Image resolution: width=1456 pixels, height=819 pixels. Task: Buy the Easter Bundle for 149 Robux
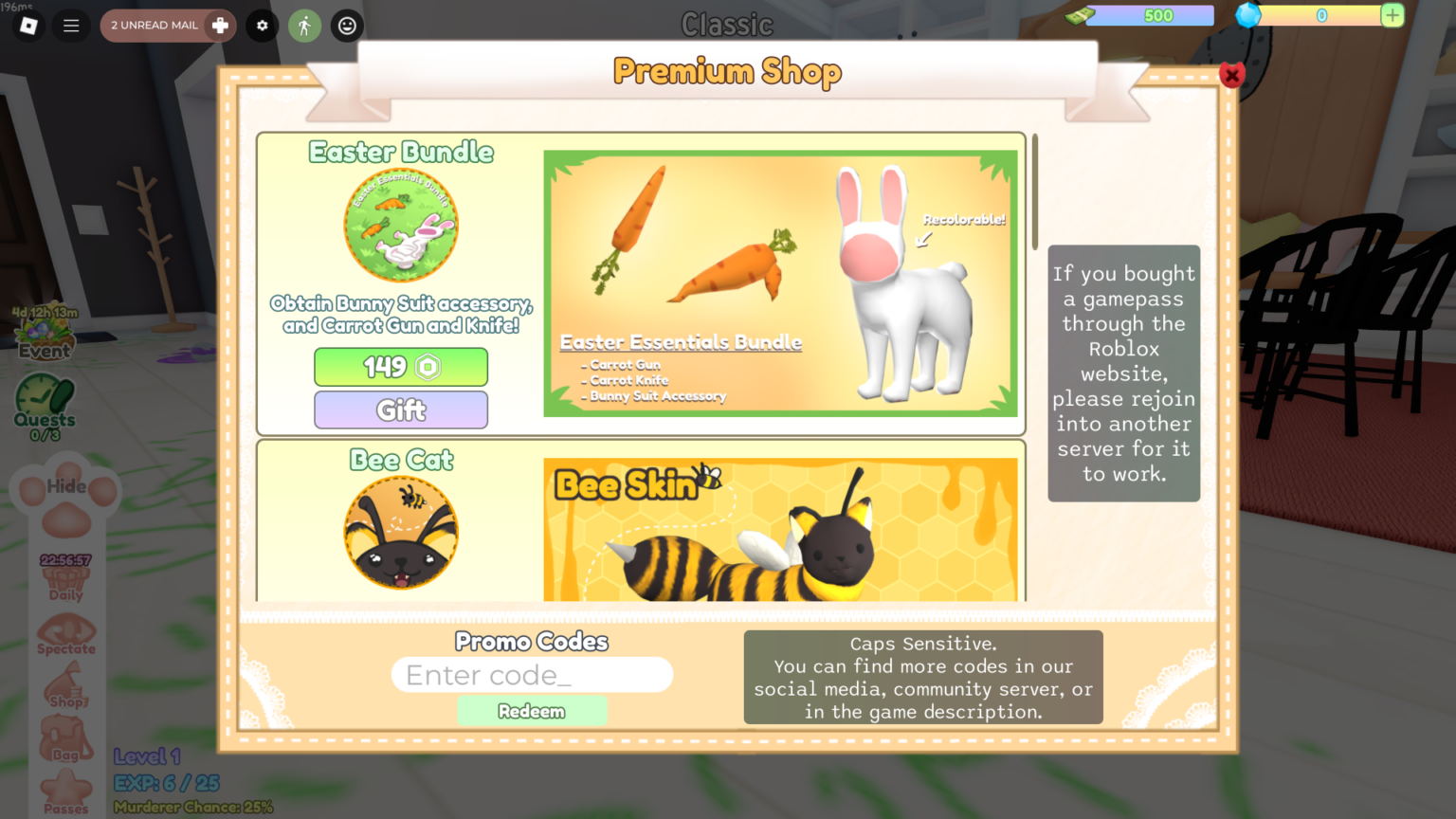(400, 367)
